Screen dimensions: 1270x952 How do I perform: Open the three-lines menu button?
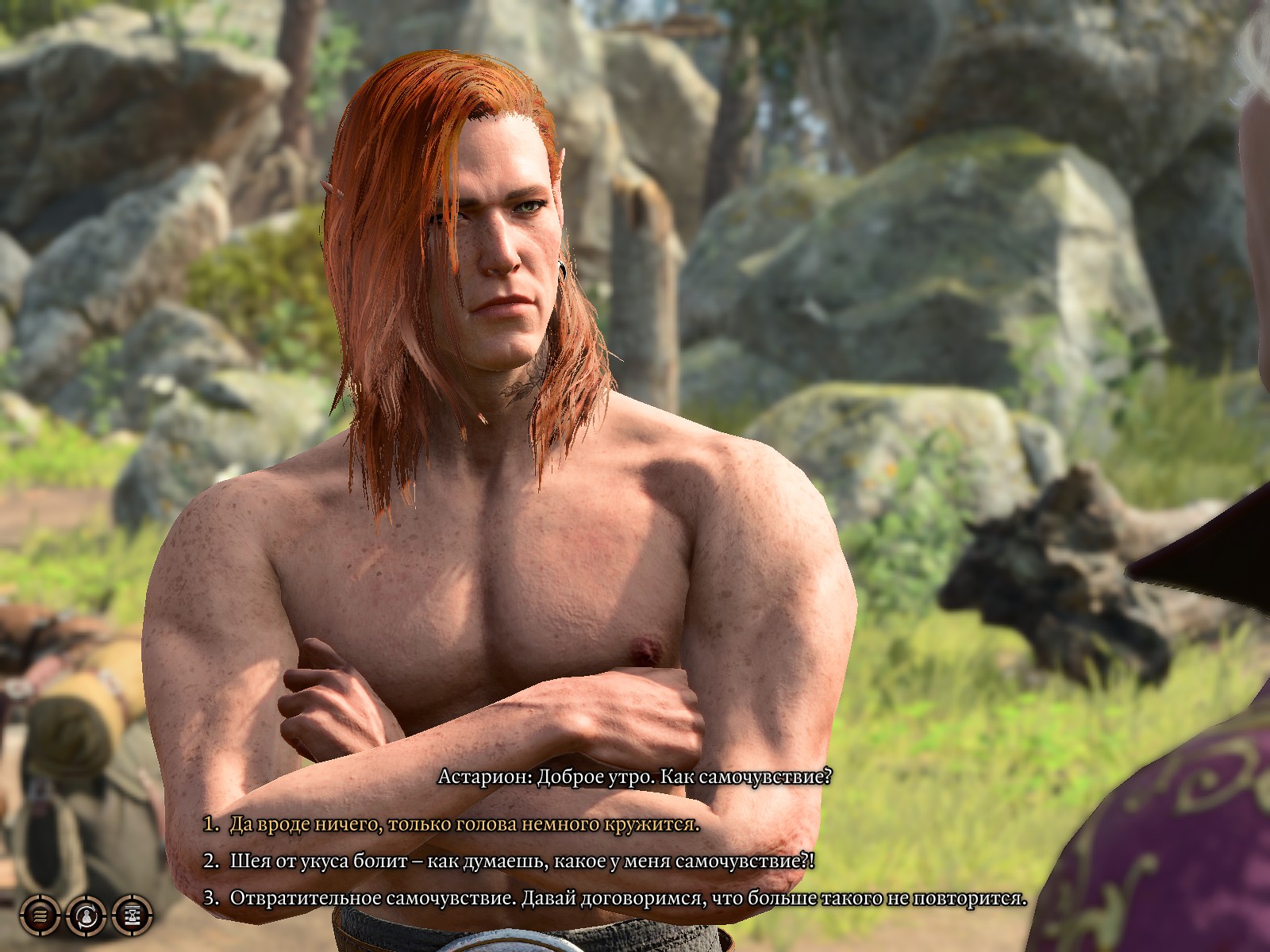(40, 916)
